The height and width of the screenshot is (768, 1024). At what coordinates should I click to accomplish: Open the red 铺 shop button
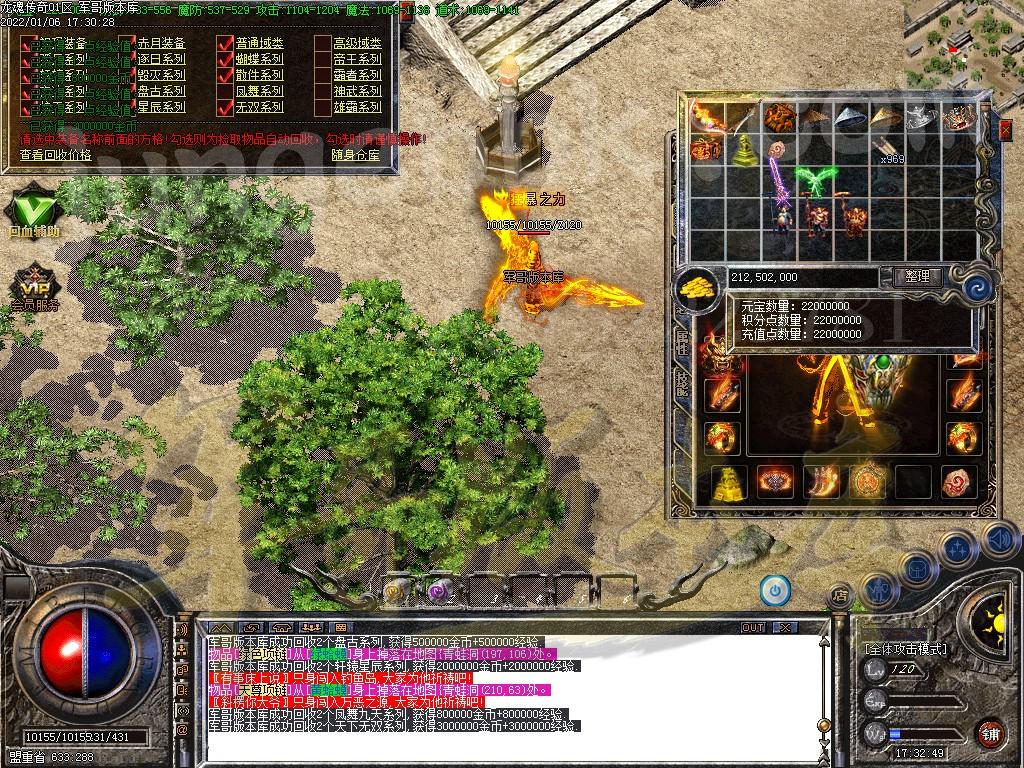click(990, 733)
